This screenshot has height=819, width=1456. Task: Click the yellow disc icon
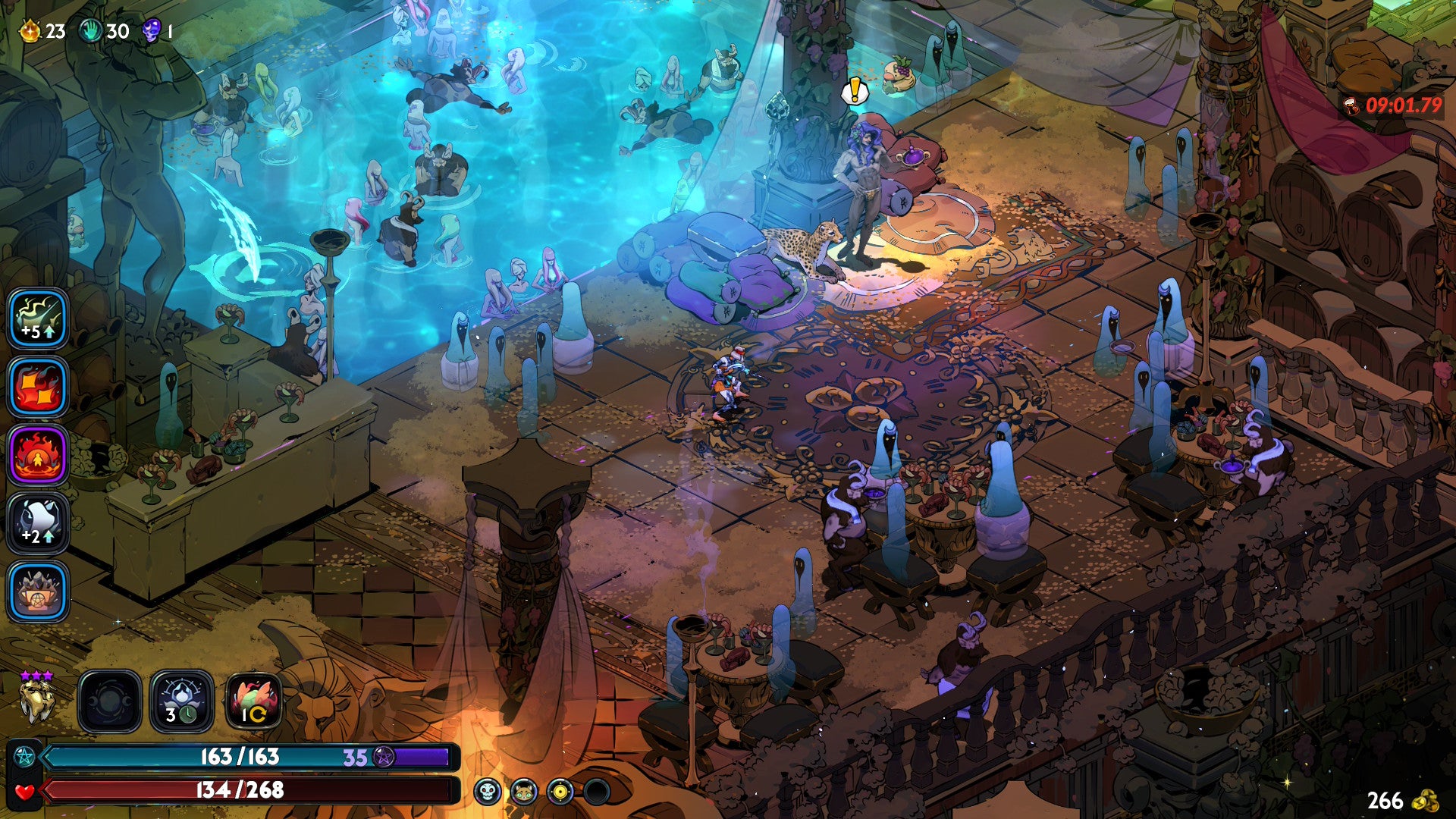point(560,792)
